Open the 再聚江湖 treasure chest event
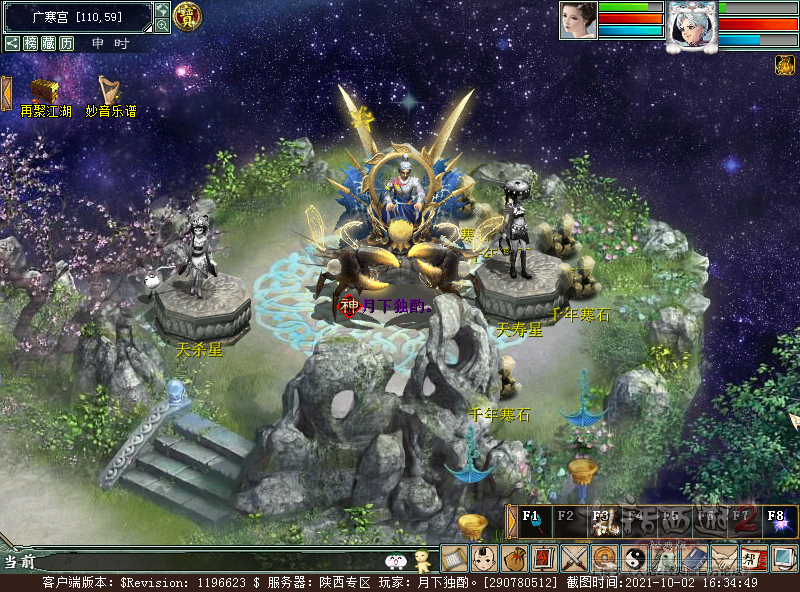This screenshot has height=592, width=800. coord(44,91)
